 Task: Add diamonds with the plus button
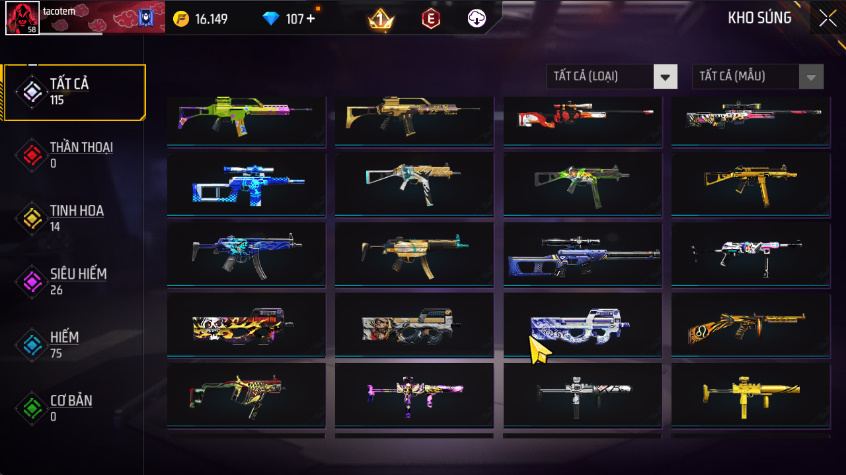309,19
